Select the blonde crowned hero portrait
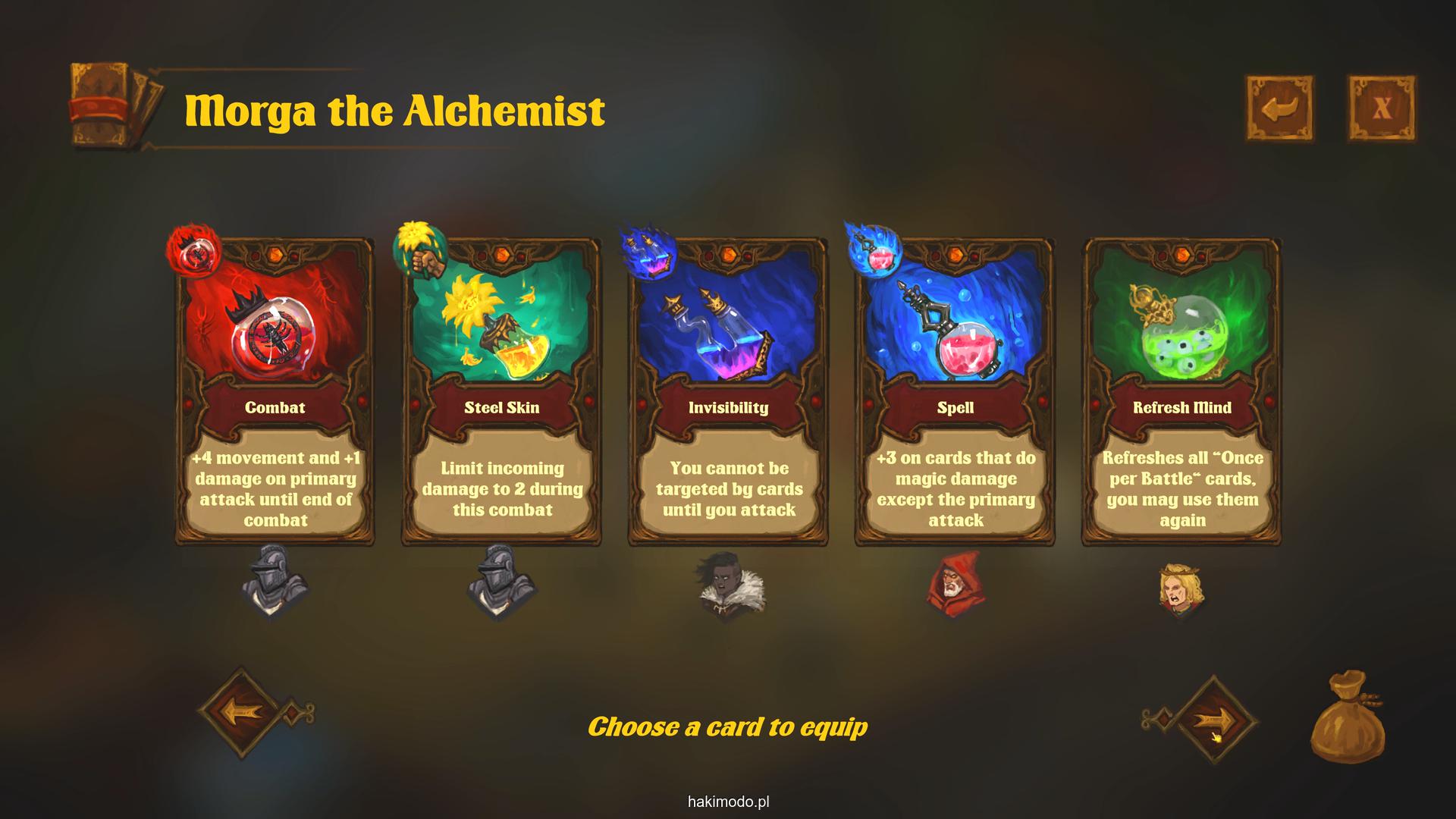The width and height of the screenshot is (1456, 819). 1180,588
